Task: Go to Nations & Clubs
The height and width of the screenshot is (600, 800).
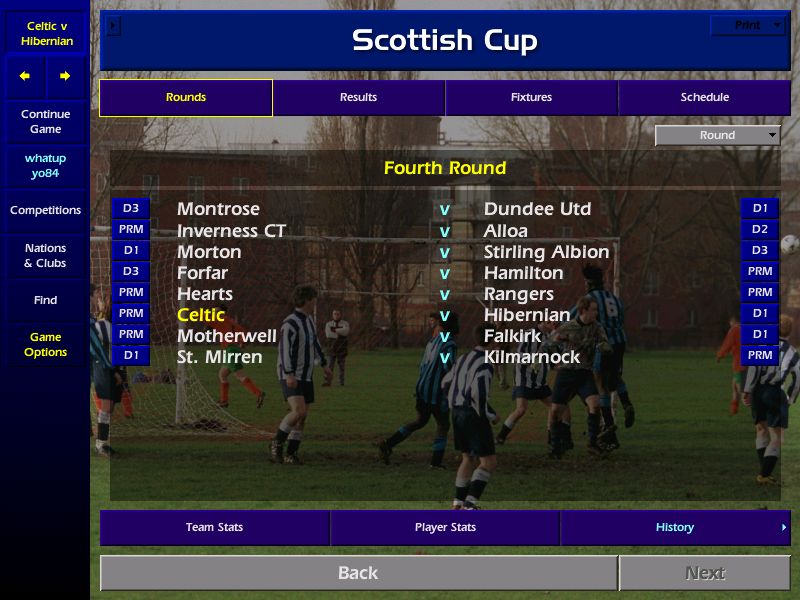Action: [45, 255]
